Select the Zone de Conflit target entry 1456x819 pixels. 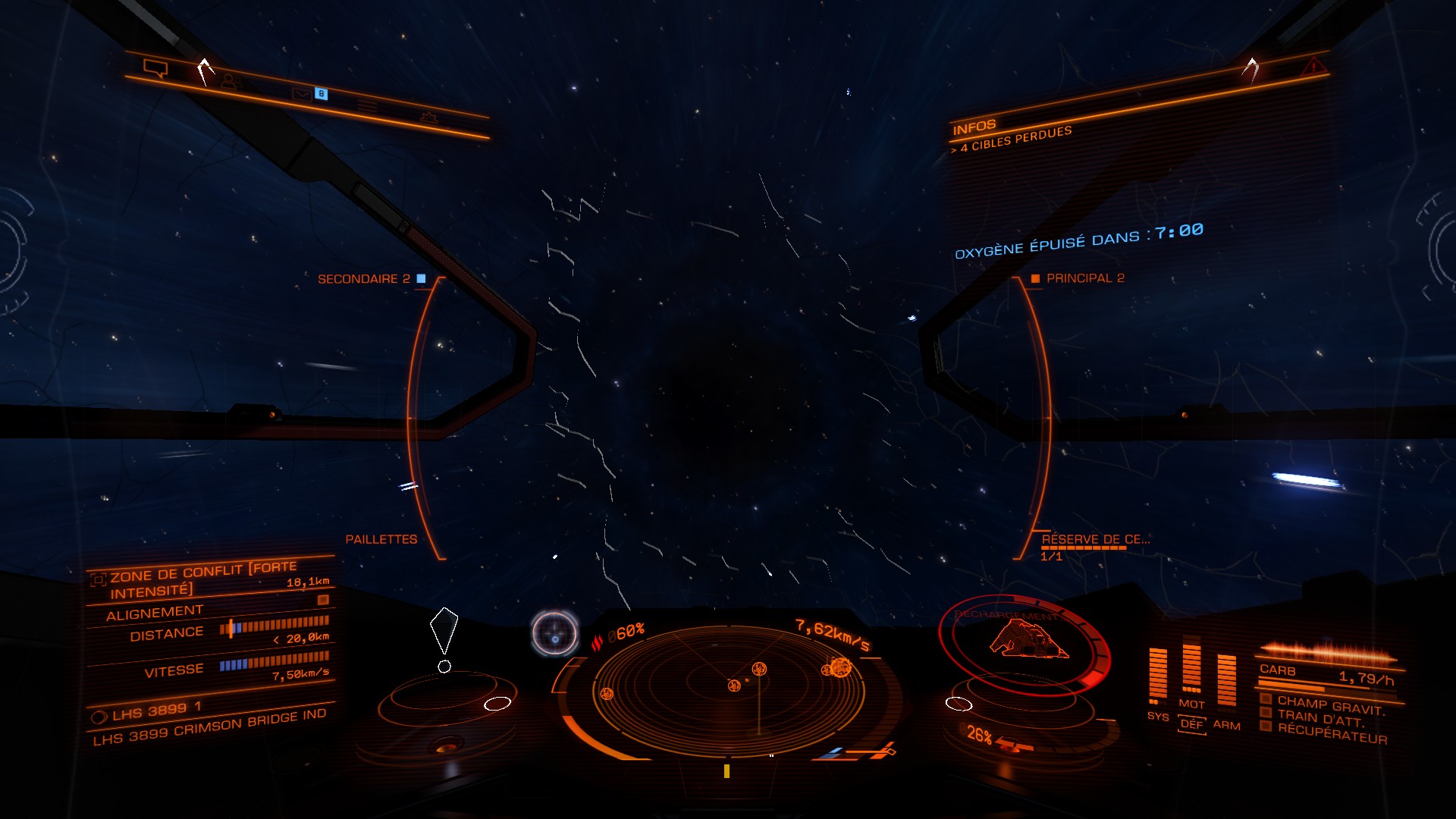point(202,578)
